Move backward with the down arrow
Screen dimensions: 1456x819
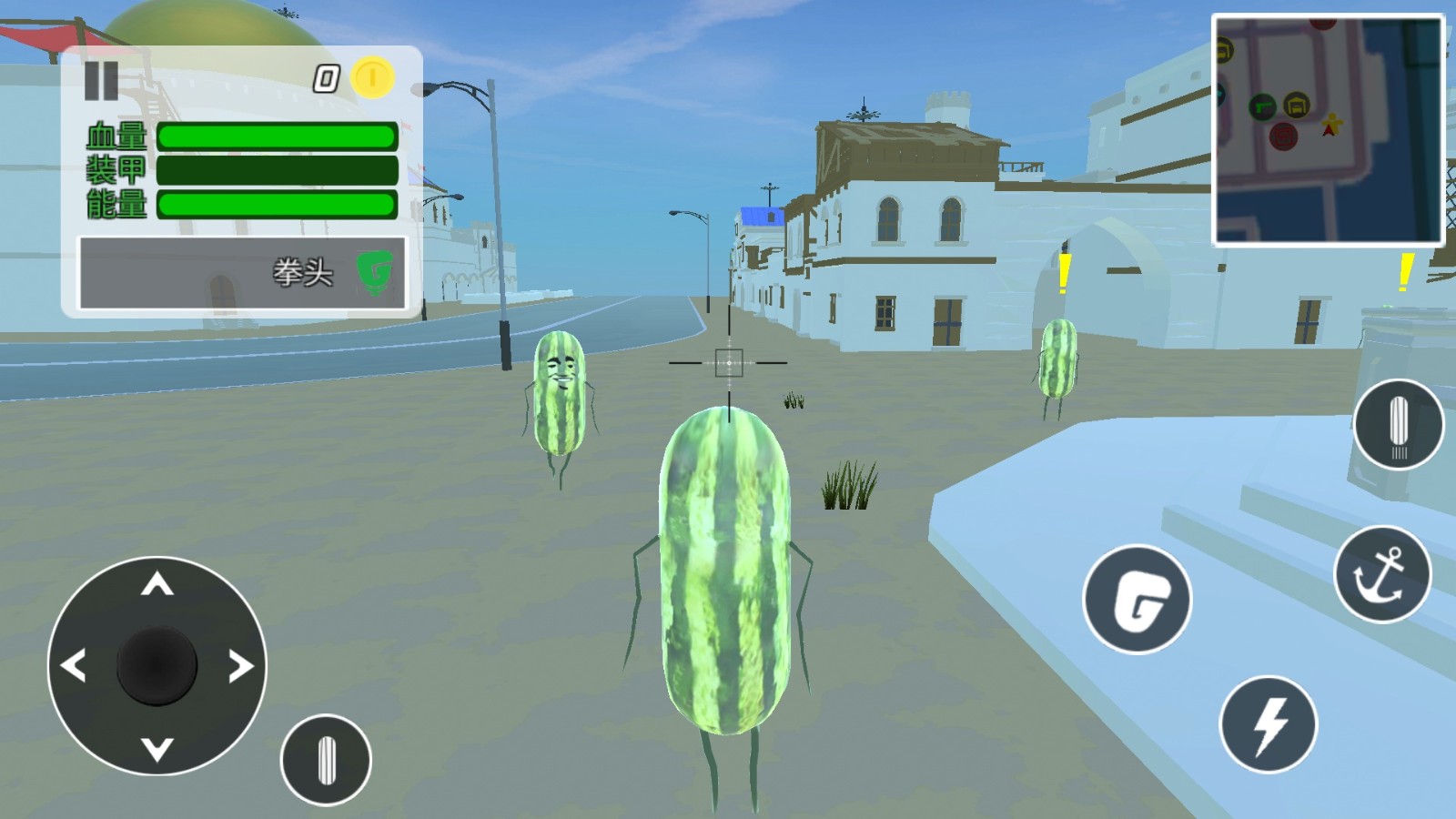click(157, 749)
